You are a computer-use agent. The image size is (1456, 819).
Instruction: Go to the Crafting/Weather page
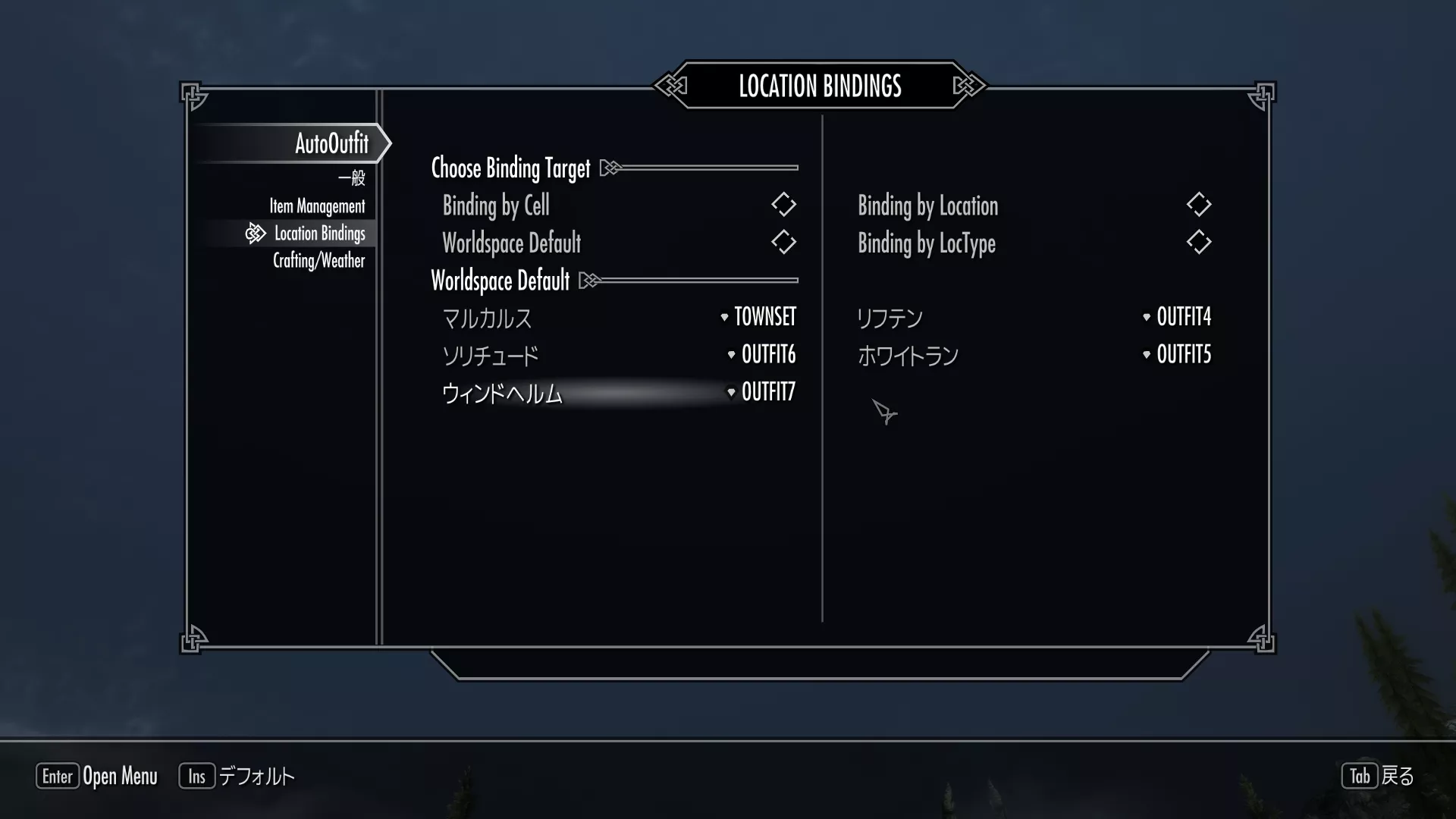click(318, 261)
